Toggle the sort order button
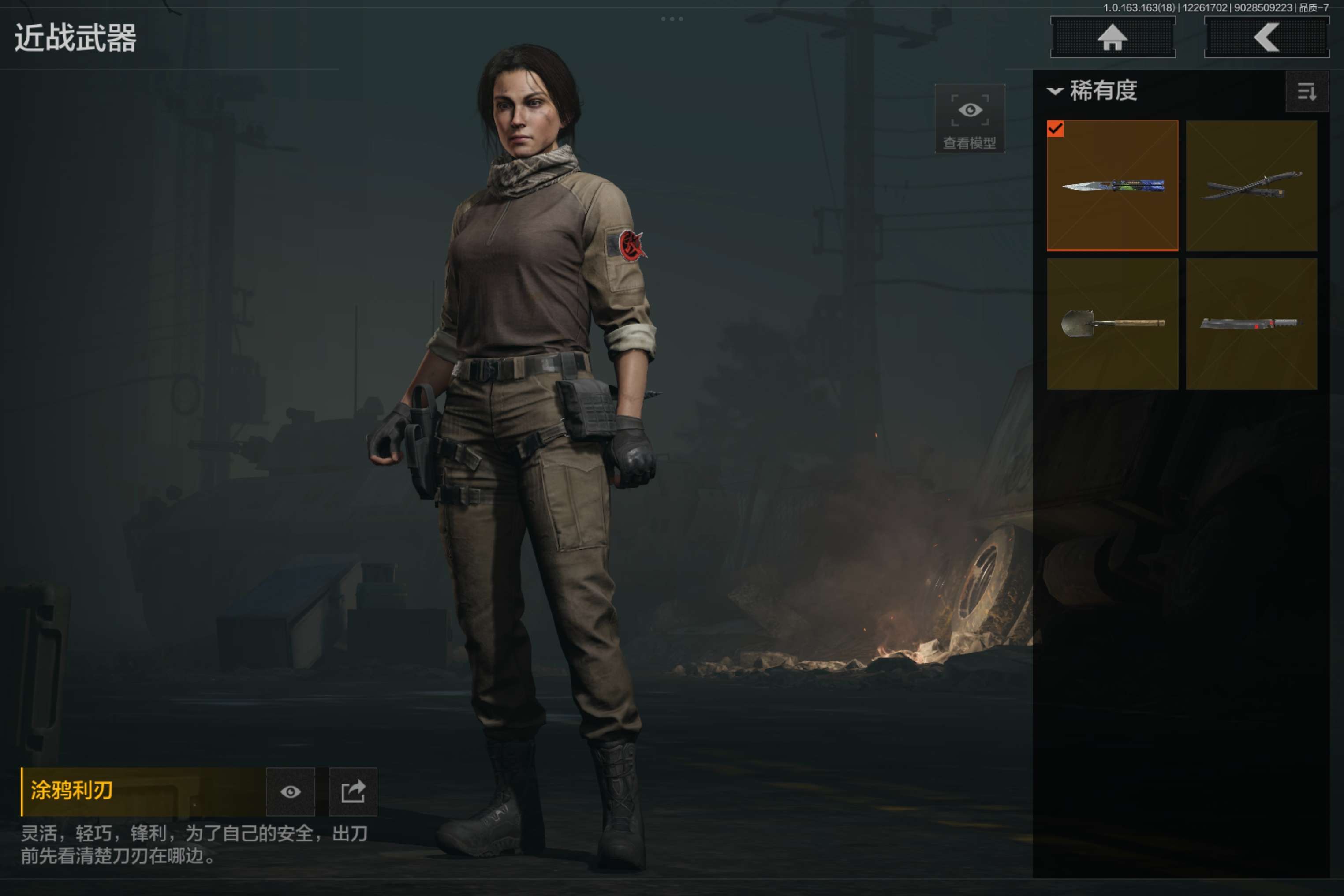This screenshot has height=896, width=1344. (1306, 91)
